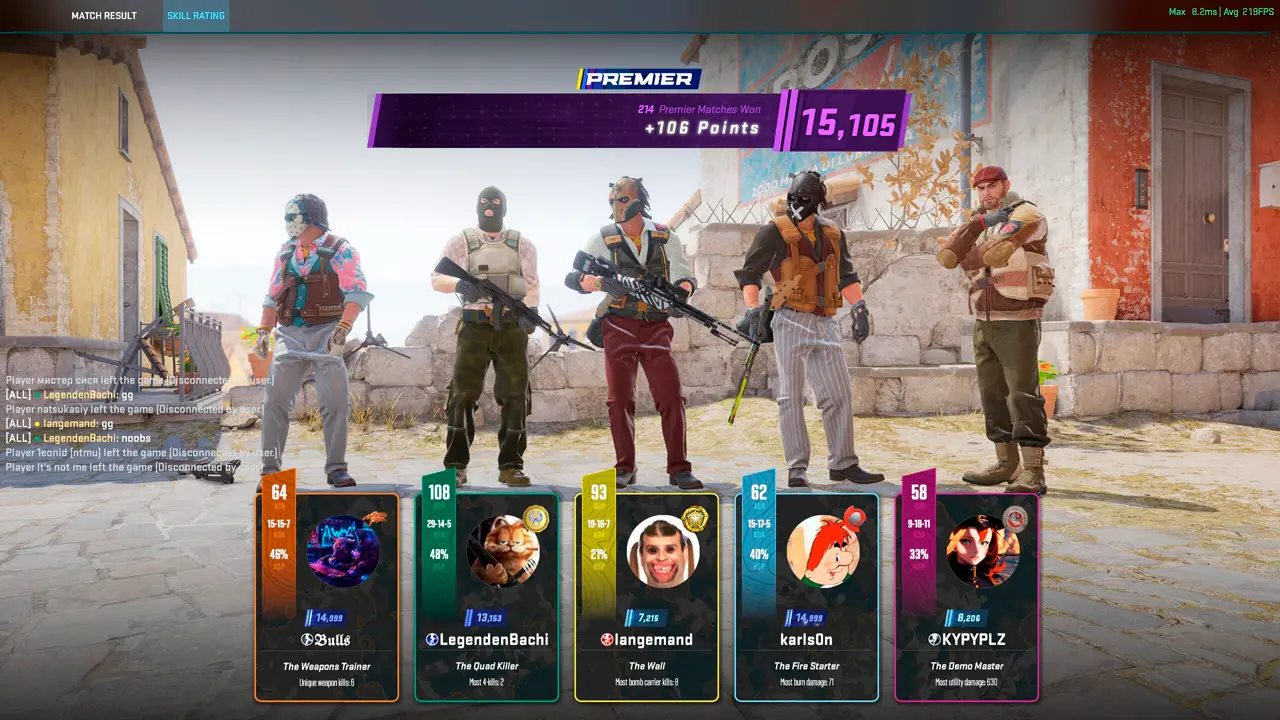Image resolution: width=1280 pixels, height=720 pixels.
Task: Click Bulls' neon bull avatar
Action: coord(343,551)
